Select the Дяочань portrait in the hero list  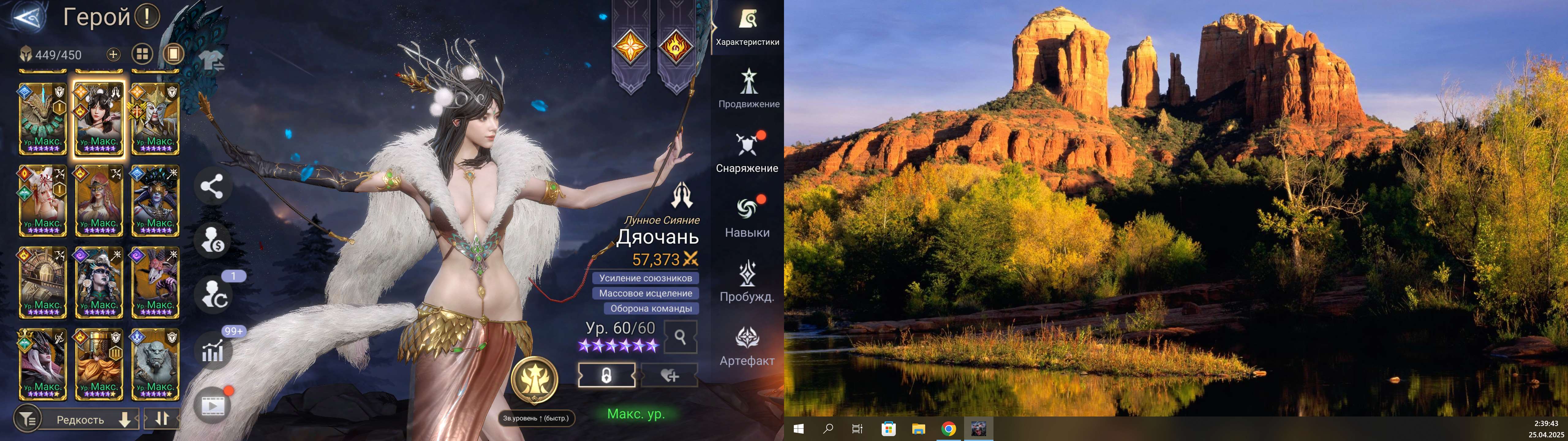99,116
